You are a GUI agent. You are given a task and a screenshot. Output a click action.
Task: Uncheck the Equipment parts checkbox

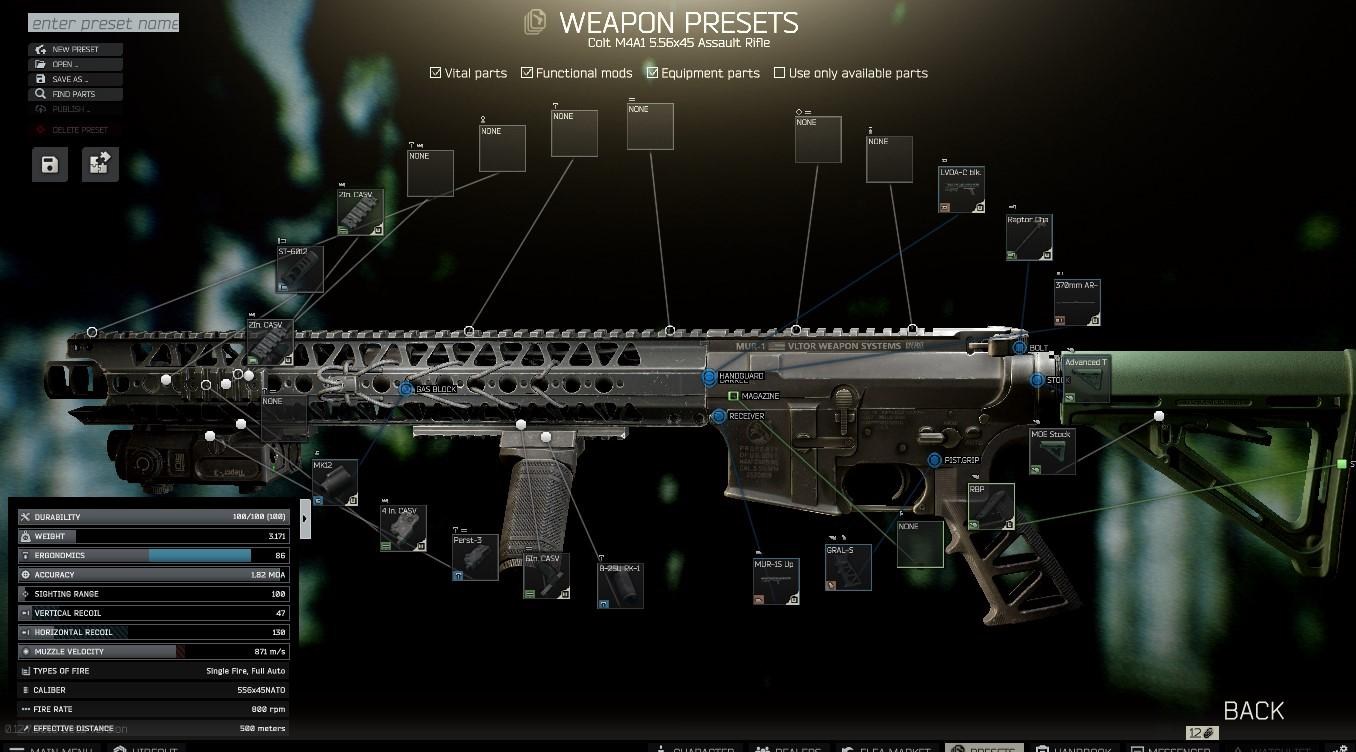coord(653,73)
